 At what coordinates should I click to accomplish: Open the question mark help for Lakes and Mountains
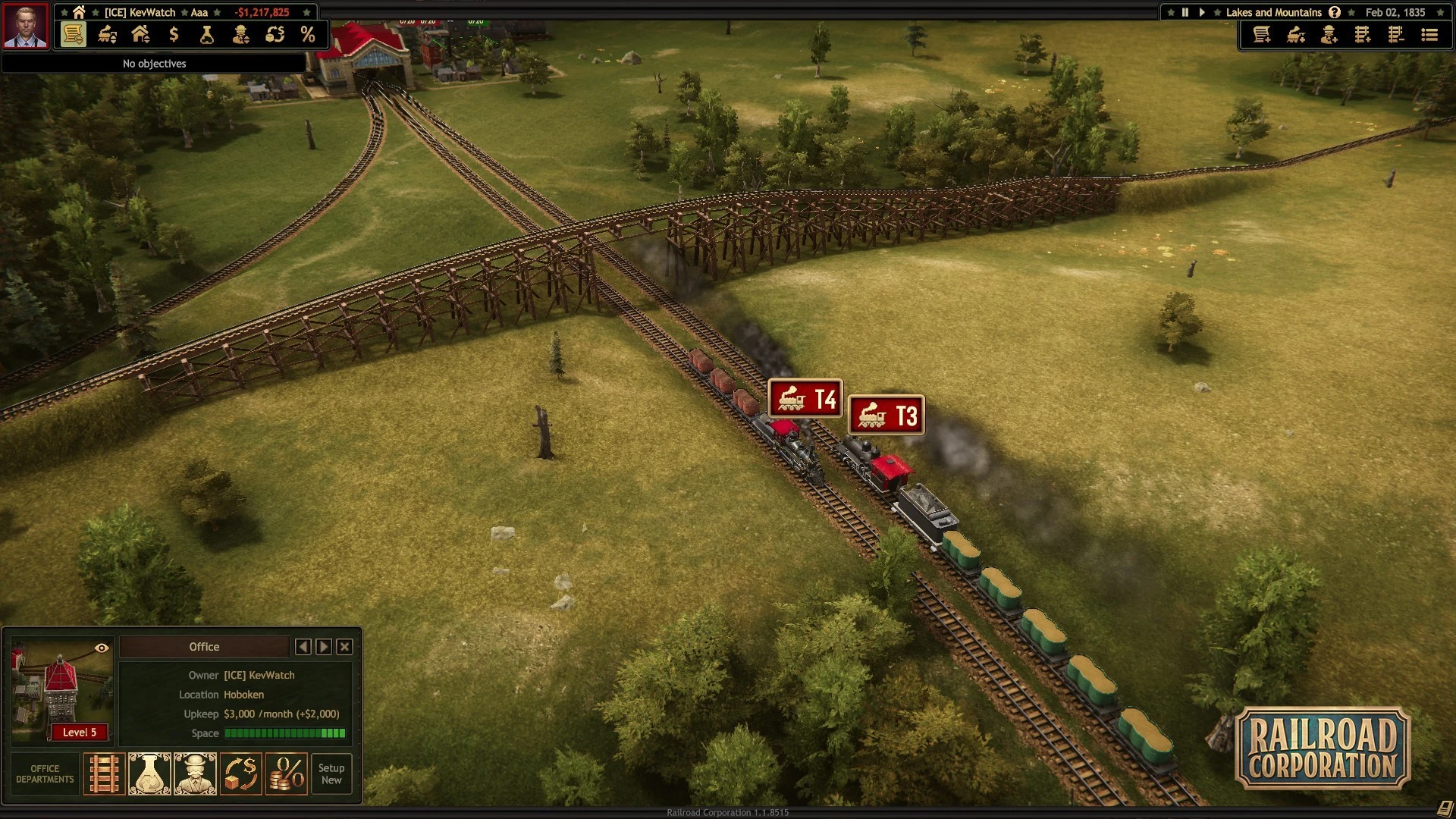(1335, 12)
